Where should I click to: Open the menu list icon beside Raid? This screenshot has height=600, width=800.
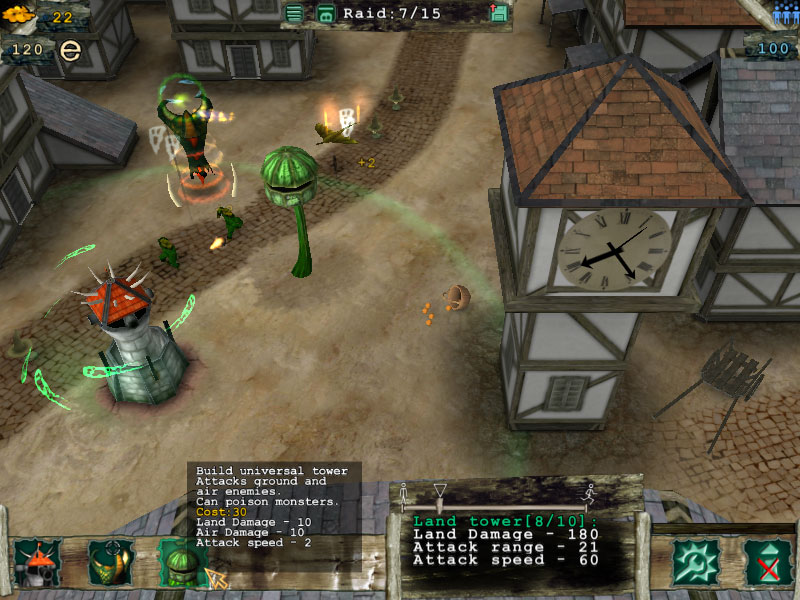click(294, 13)
